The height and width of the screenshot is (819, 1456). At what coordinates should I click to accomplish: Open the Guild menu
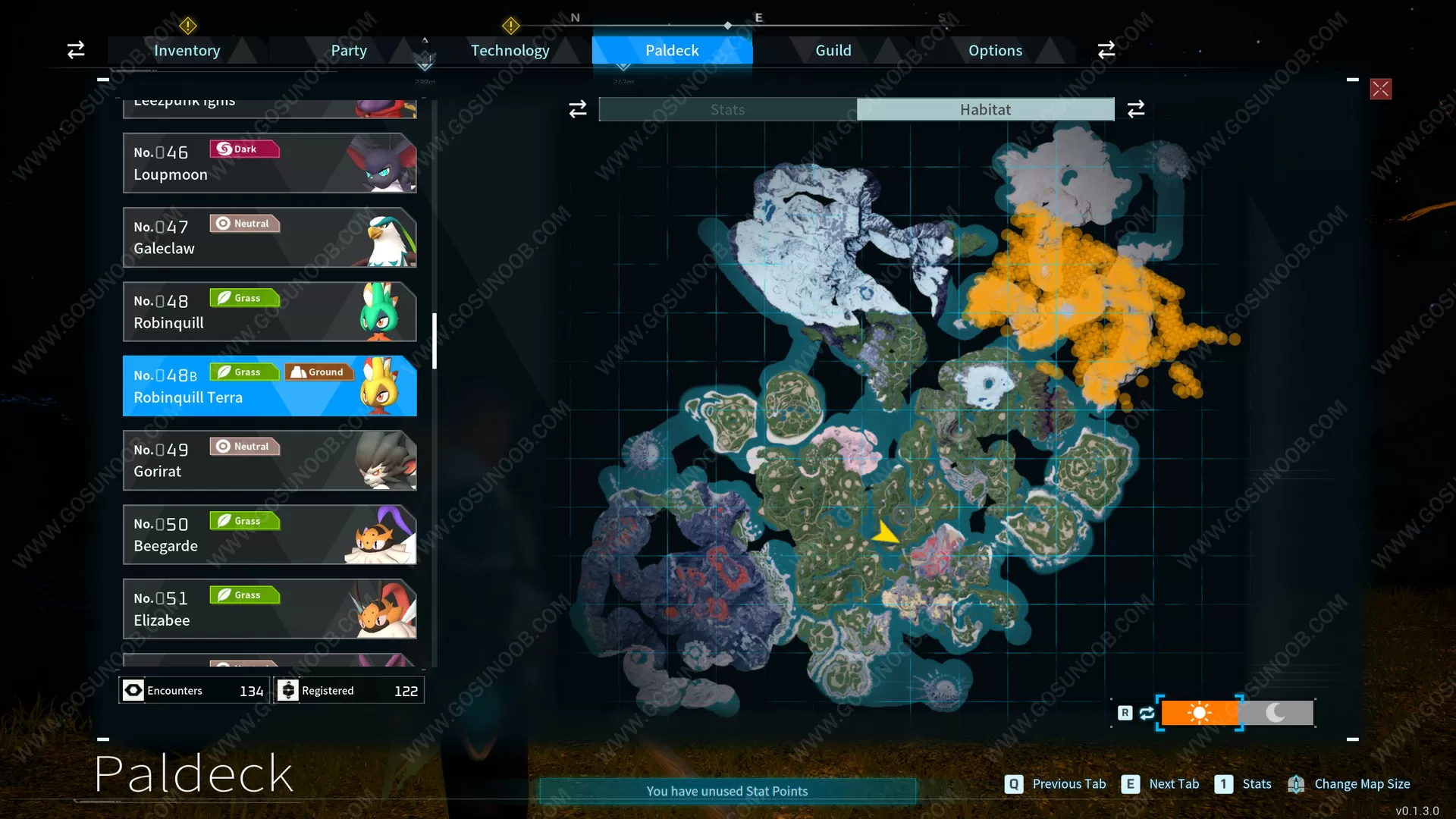pos(833,50)
